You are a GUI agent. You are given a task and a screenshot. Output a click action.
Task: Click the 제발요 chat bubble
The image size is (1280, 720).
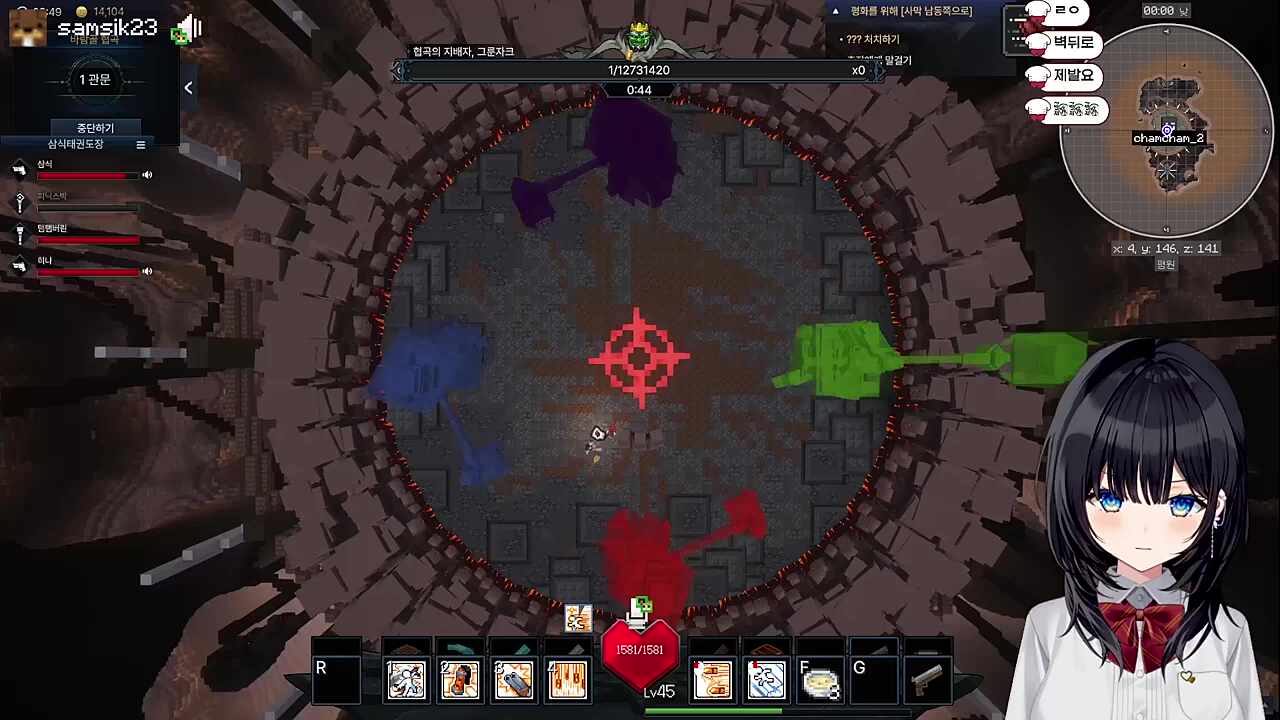[1073, 76]
